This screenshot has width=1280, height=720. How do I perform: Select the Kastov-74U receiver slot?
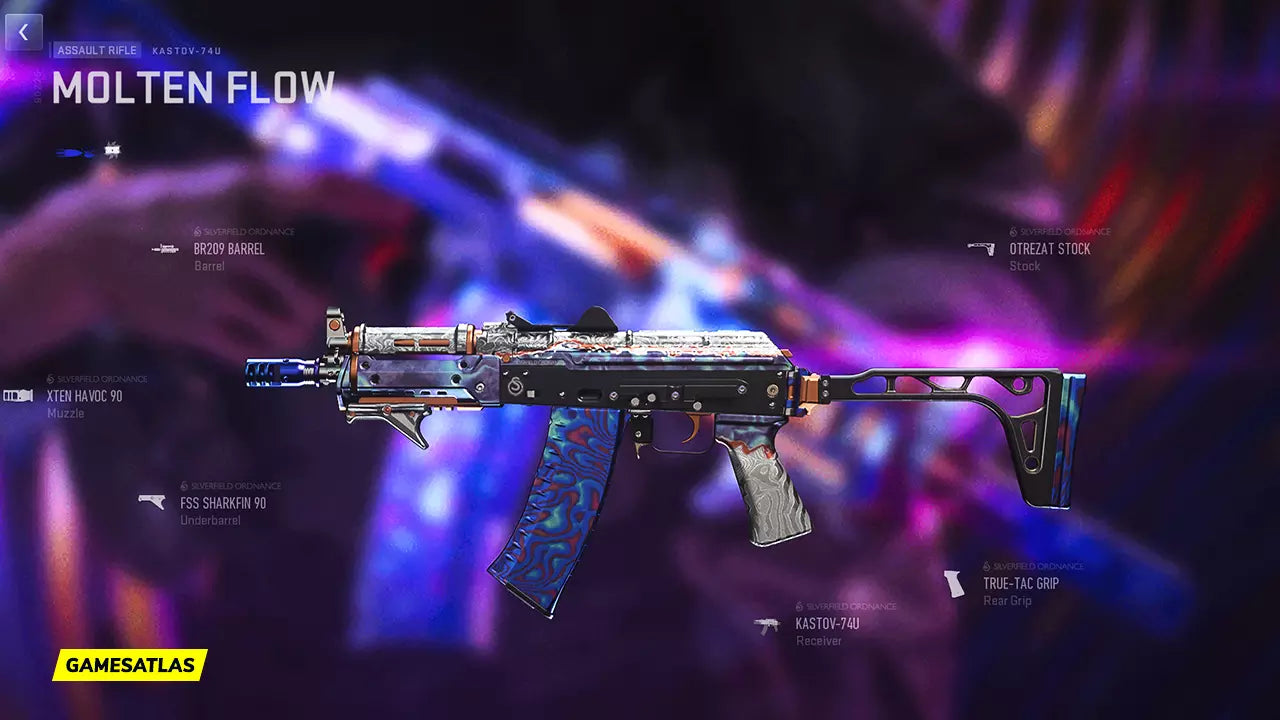tap(826, 624)
